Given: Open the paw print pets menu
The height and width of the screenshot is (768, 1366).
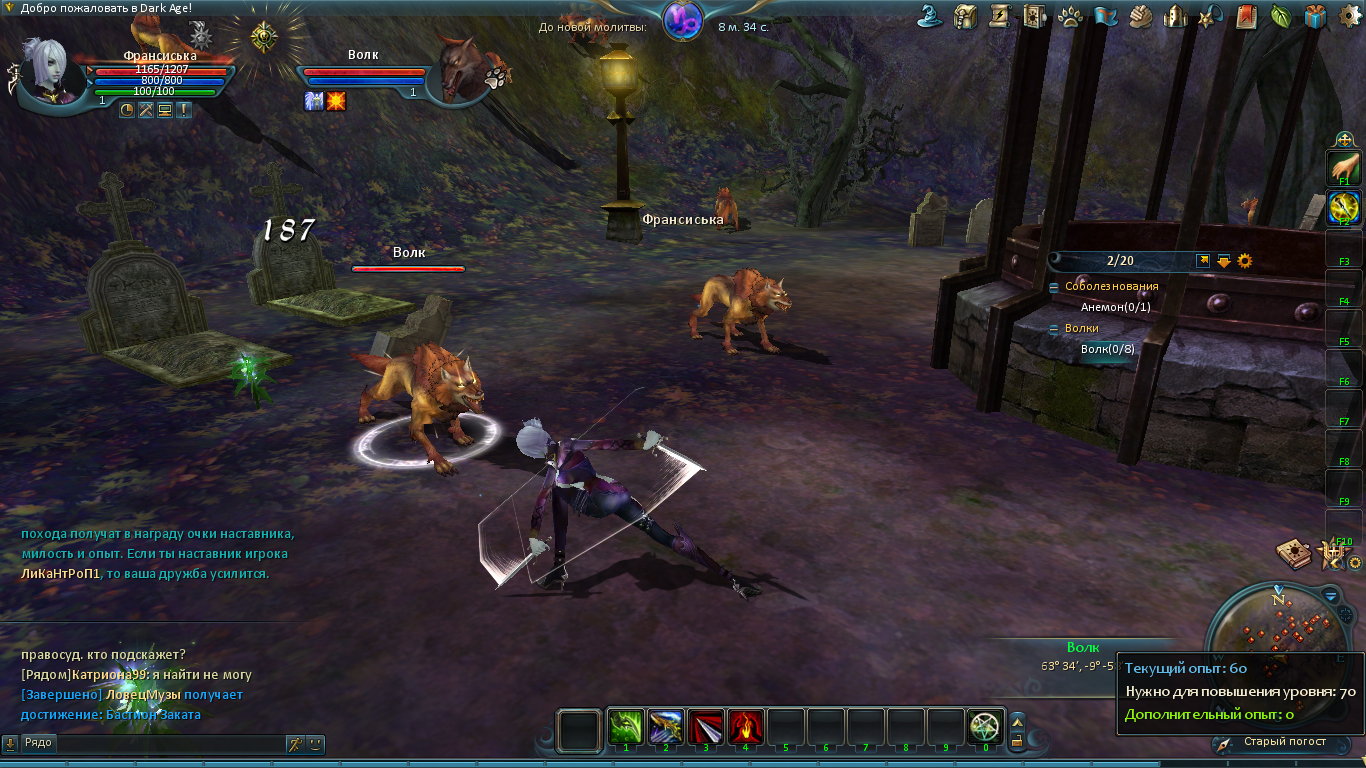Looking at the screenshot, I should click(x=1069, y=16).
